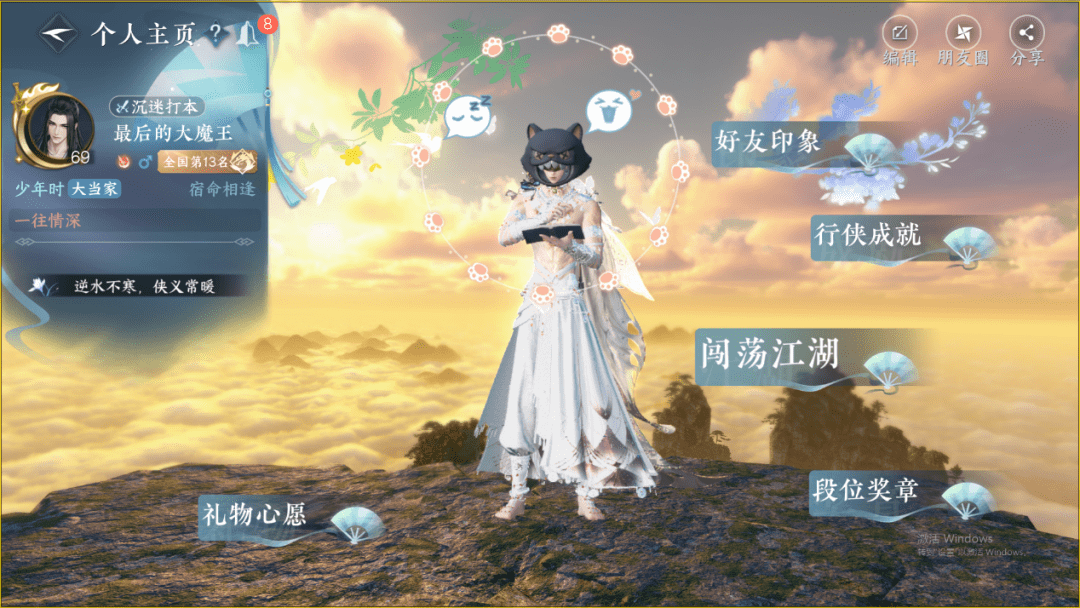
Task: Click the signature 逆水不寒，侠义常暖
Action: (144, 286)
